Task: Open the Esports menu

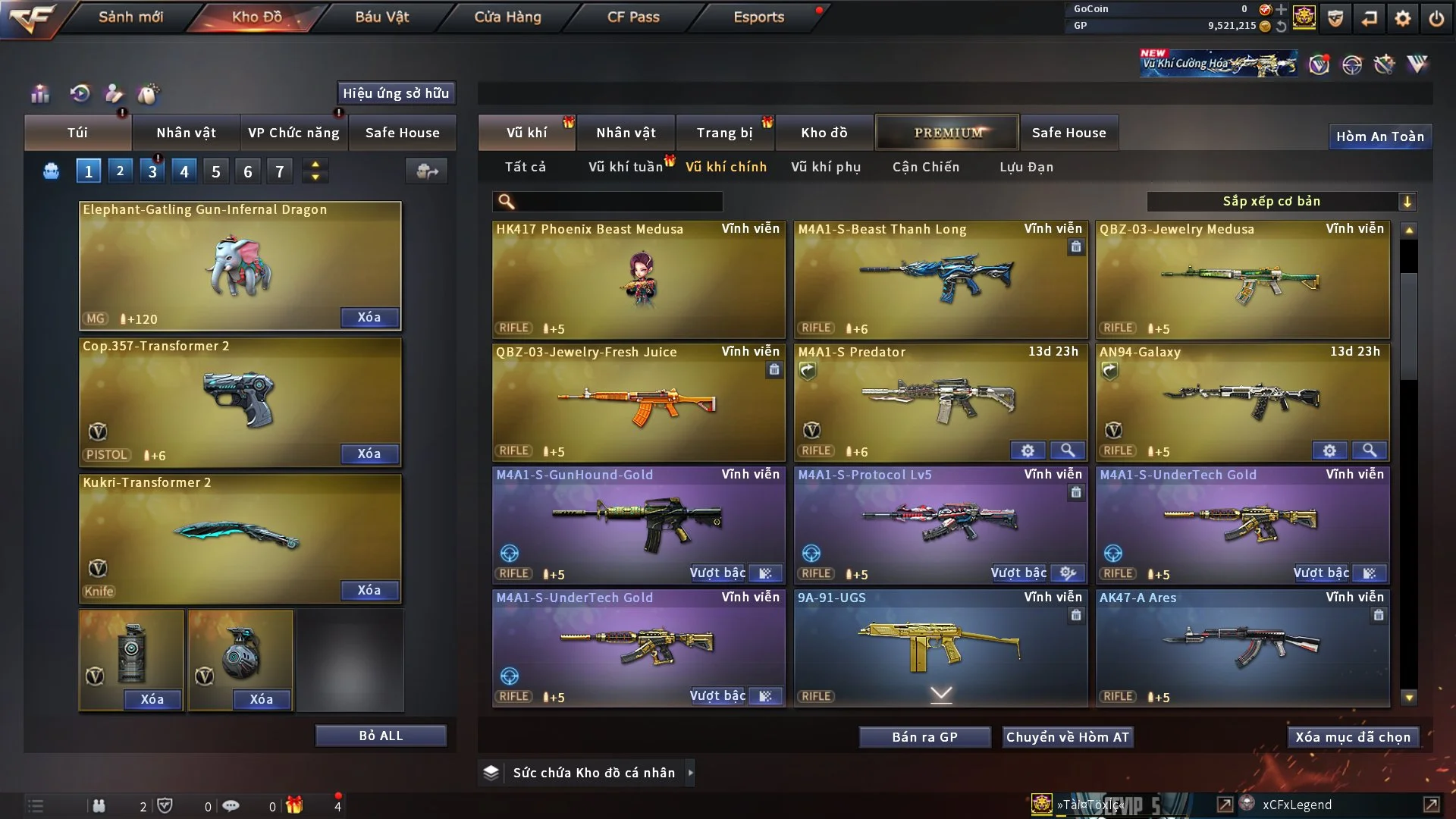Action: [x=758, y=17]
